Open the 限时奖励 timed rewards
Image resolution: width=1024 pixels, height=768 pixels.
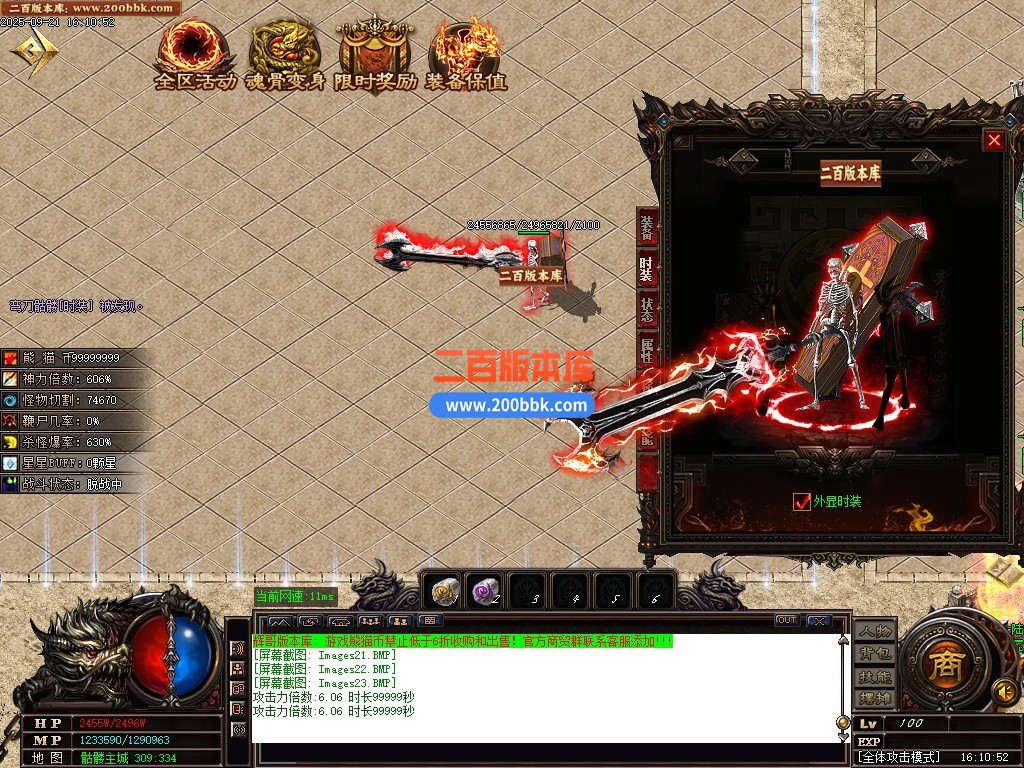click(376, 56)
